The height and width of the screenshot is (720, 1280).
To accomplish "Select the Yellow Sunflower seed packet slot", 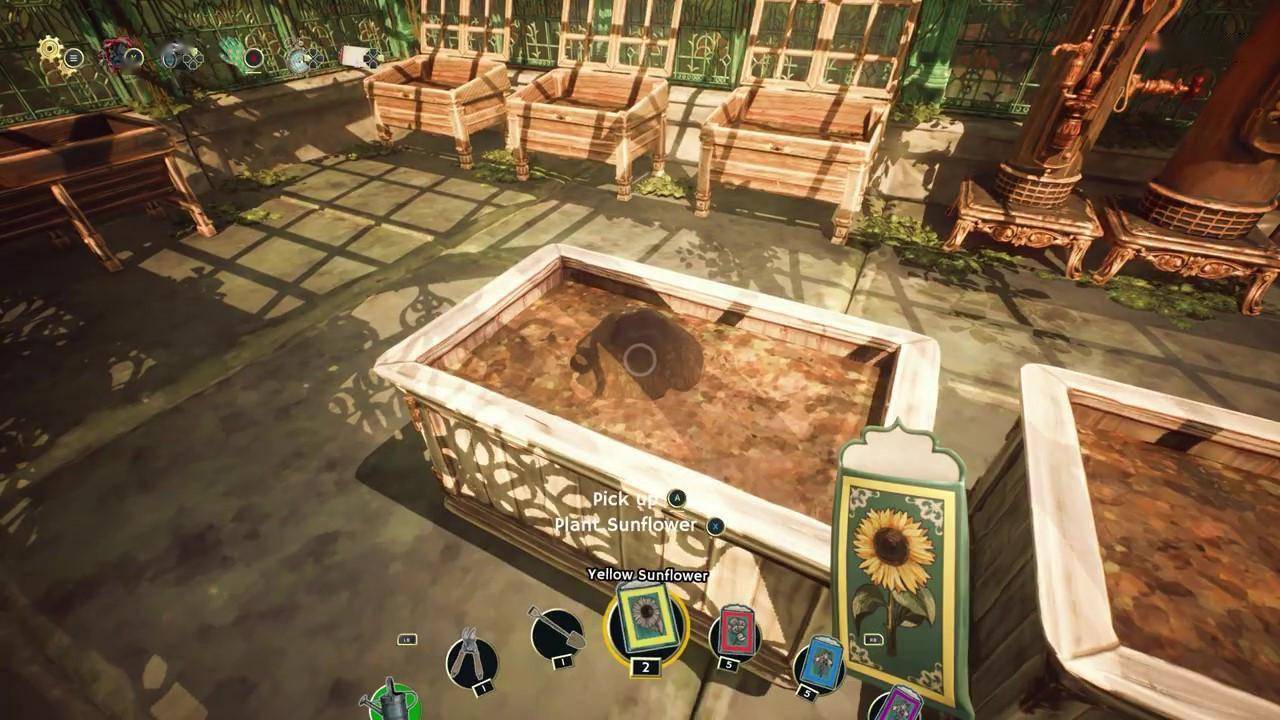I will 647,621.
